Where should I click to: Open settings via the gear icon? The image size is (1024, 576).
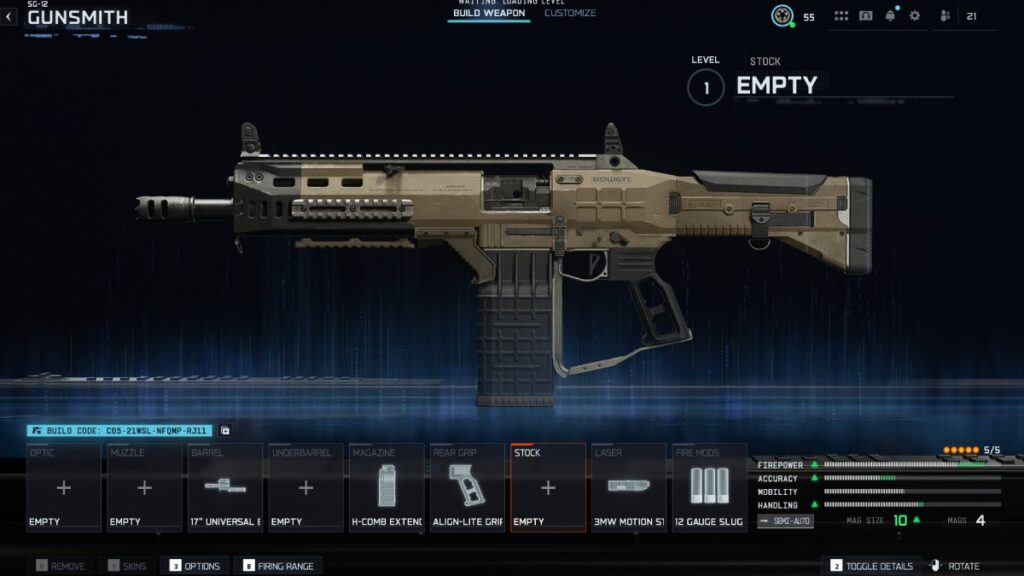tap(914, 16)
